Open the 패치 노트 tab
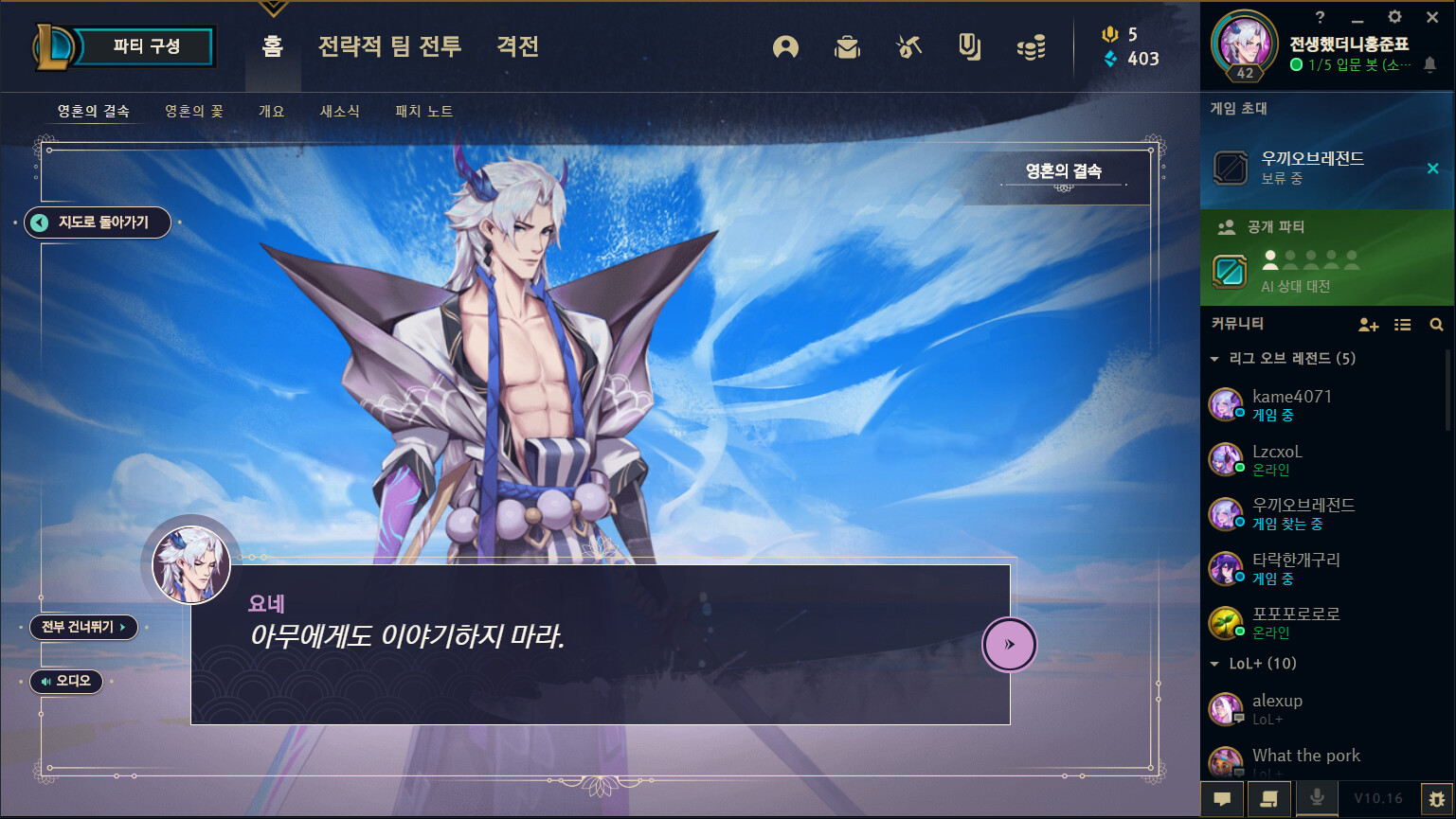 423,110
